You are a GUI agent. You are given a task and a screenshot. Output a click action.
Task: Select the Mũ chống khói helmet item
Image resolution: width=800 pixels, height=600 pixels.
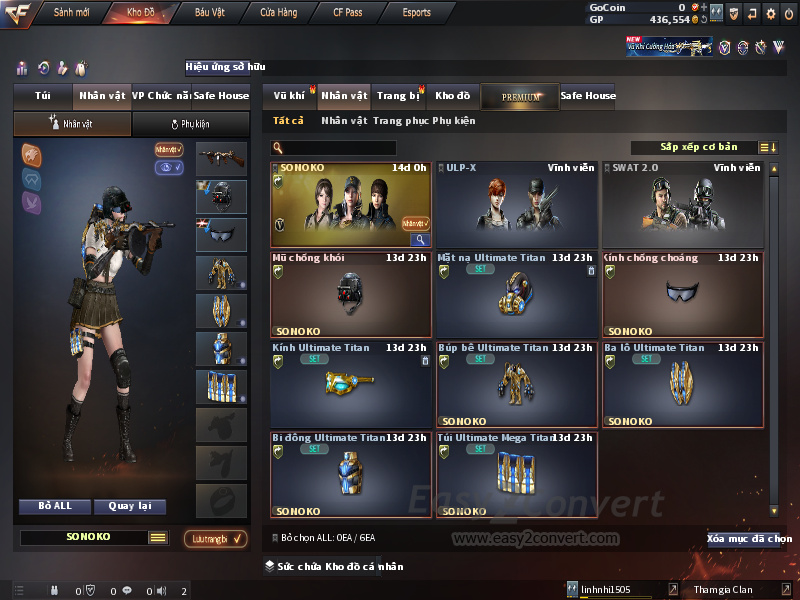[351, 294]
